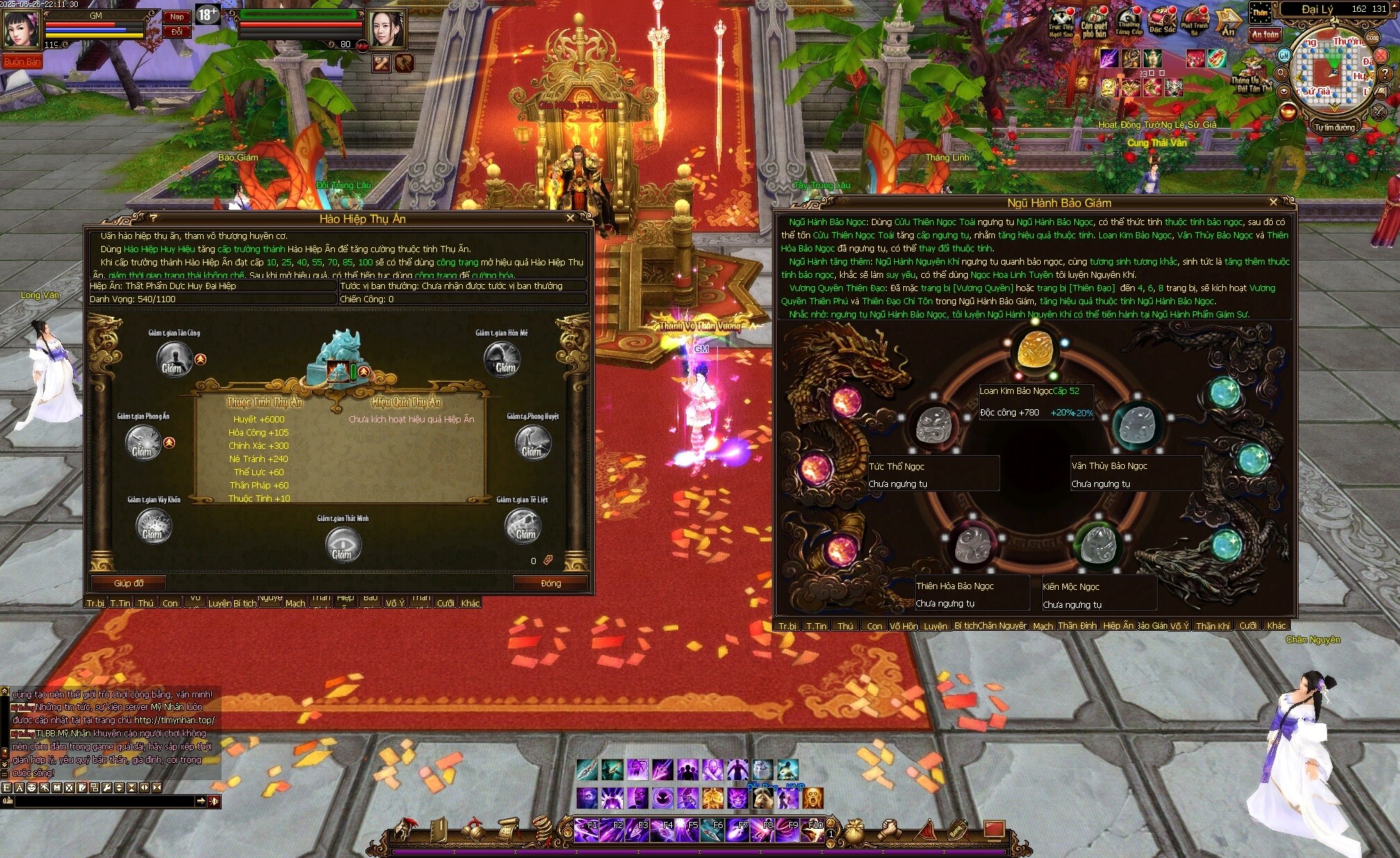Select the Vân Thủy Bảo Ngọc gem slot
1400x858 pixels.
[x=1137, y=424]
